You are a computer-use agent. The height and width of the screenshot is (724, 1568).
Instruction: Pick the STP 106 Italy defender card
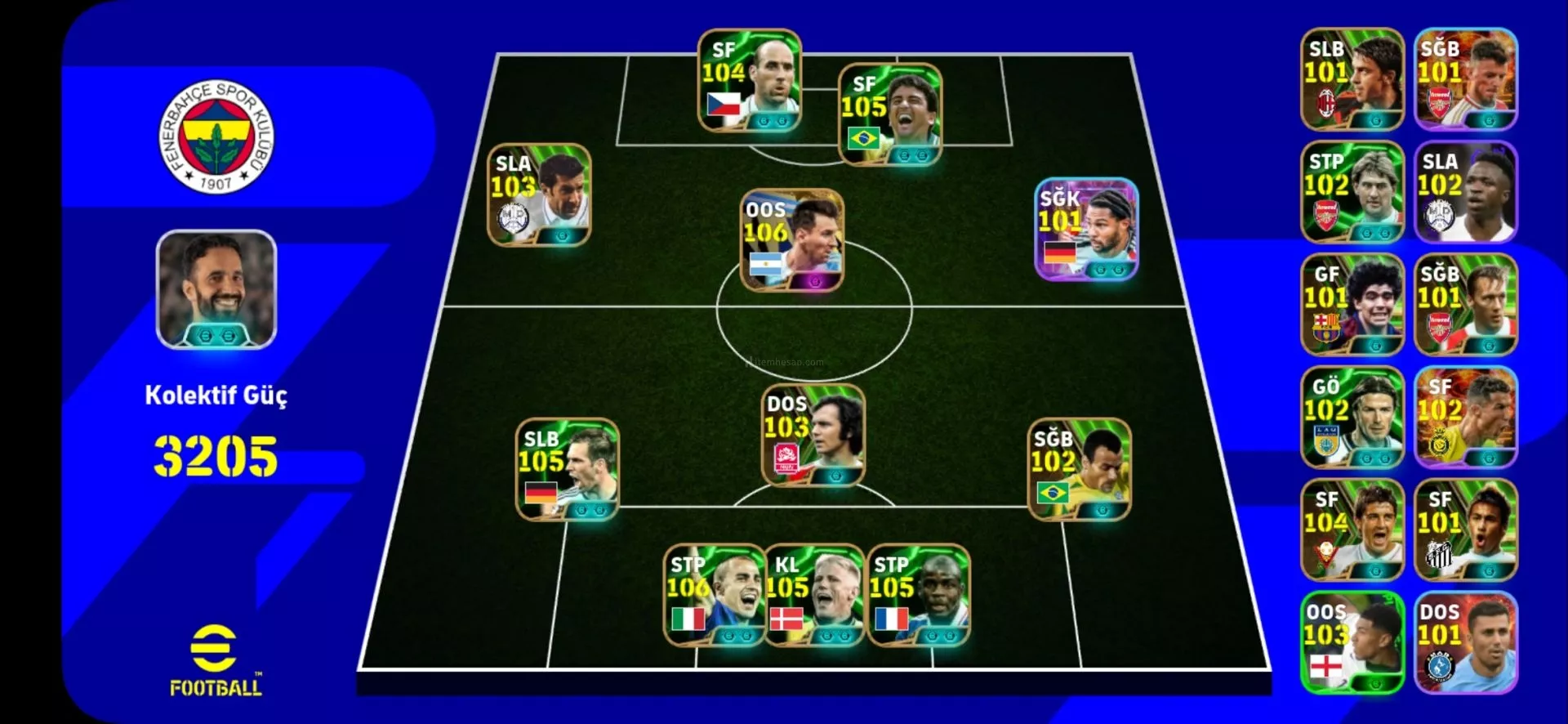(715, 595)
